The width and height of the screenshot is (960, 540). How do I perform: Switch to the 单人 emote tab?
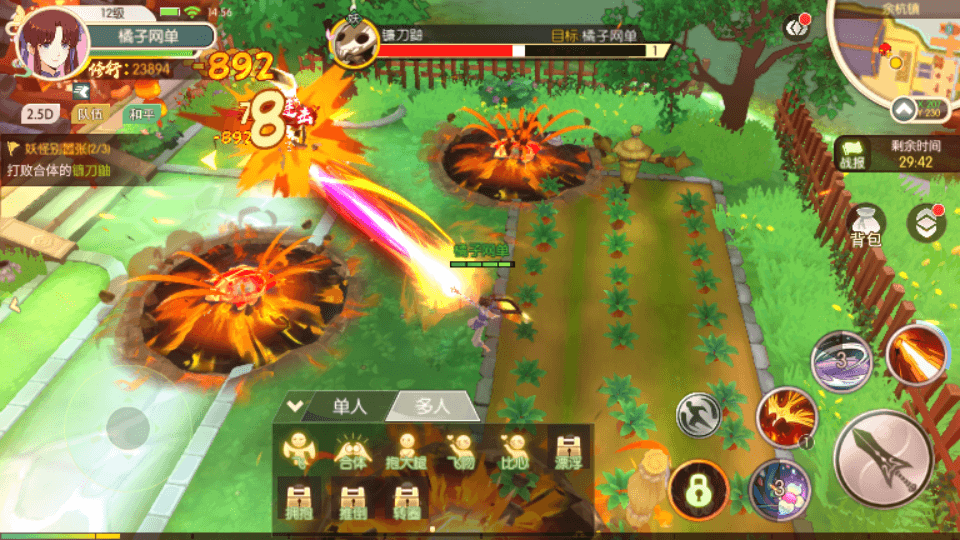(x=349, y=406)
